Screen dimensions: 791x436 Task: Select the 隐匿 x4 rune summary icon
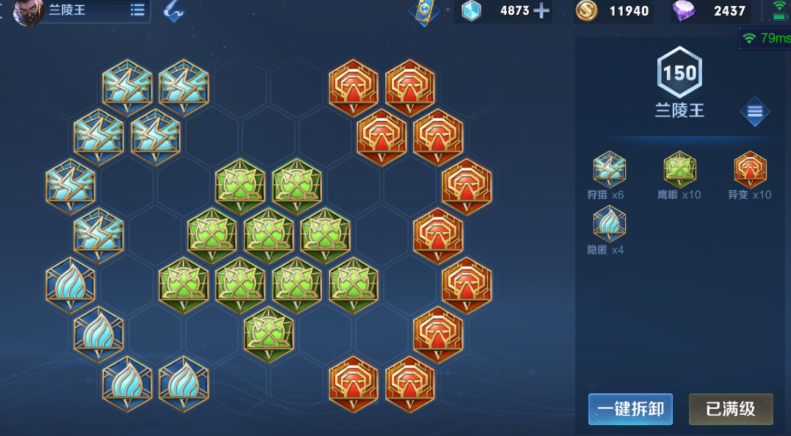[x=609, y=225]
